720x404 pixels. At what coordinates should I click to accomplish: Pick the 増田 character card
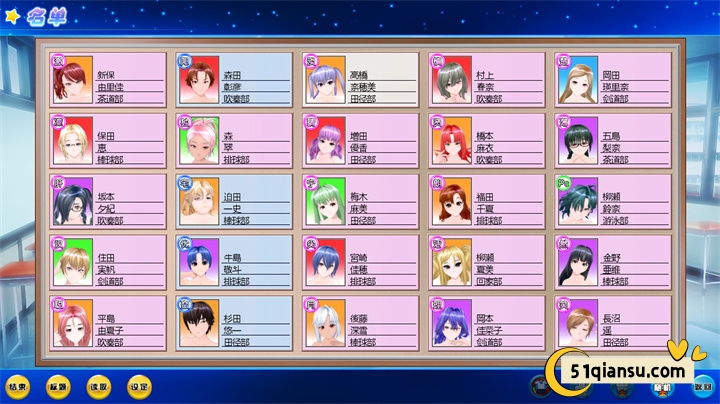(359, 141)
